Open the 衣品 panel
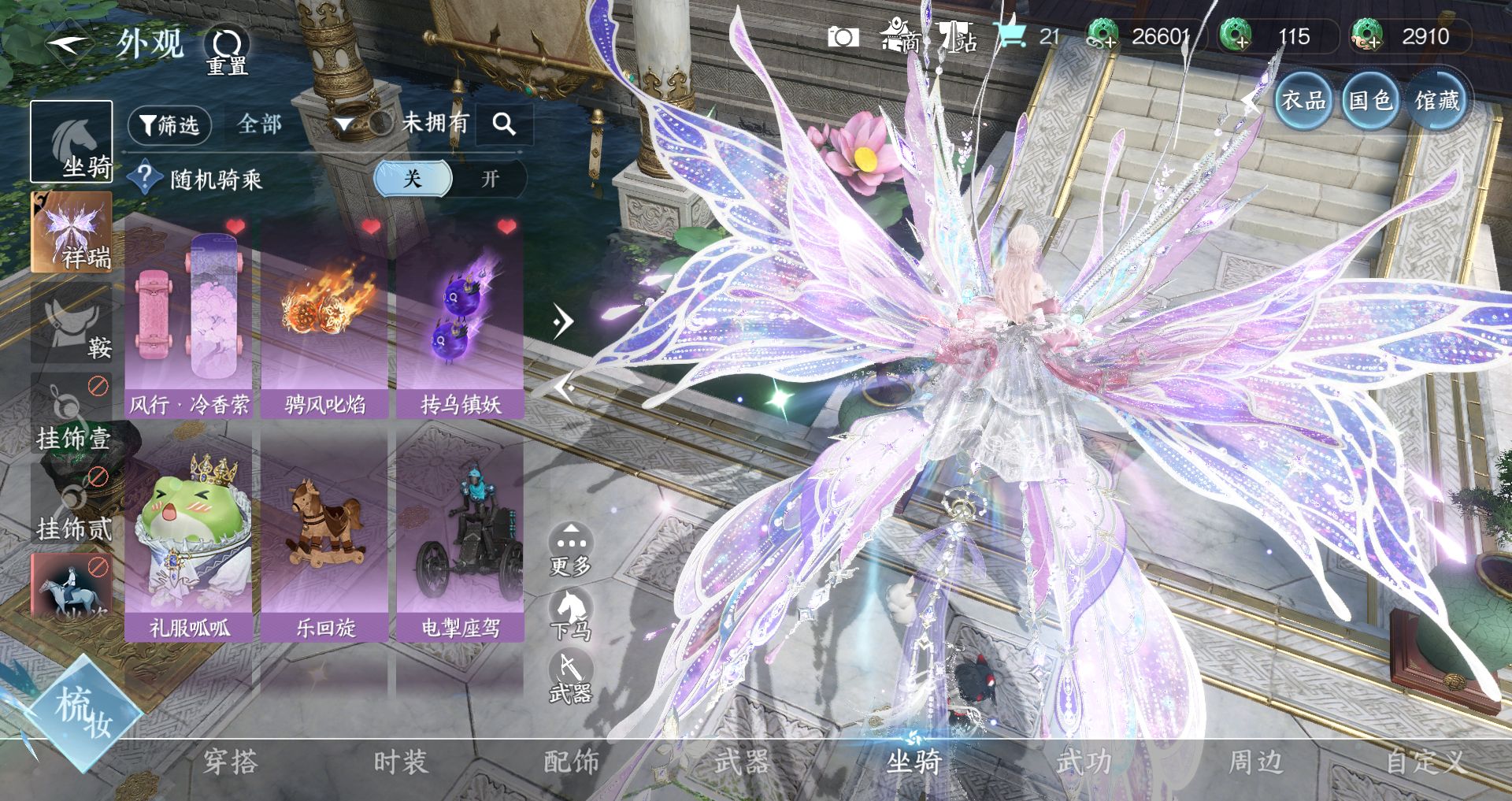The width and height of the screenshot is (1512, 801). [1303, 101]
